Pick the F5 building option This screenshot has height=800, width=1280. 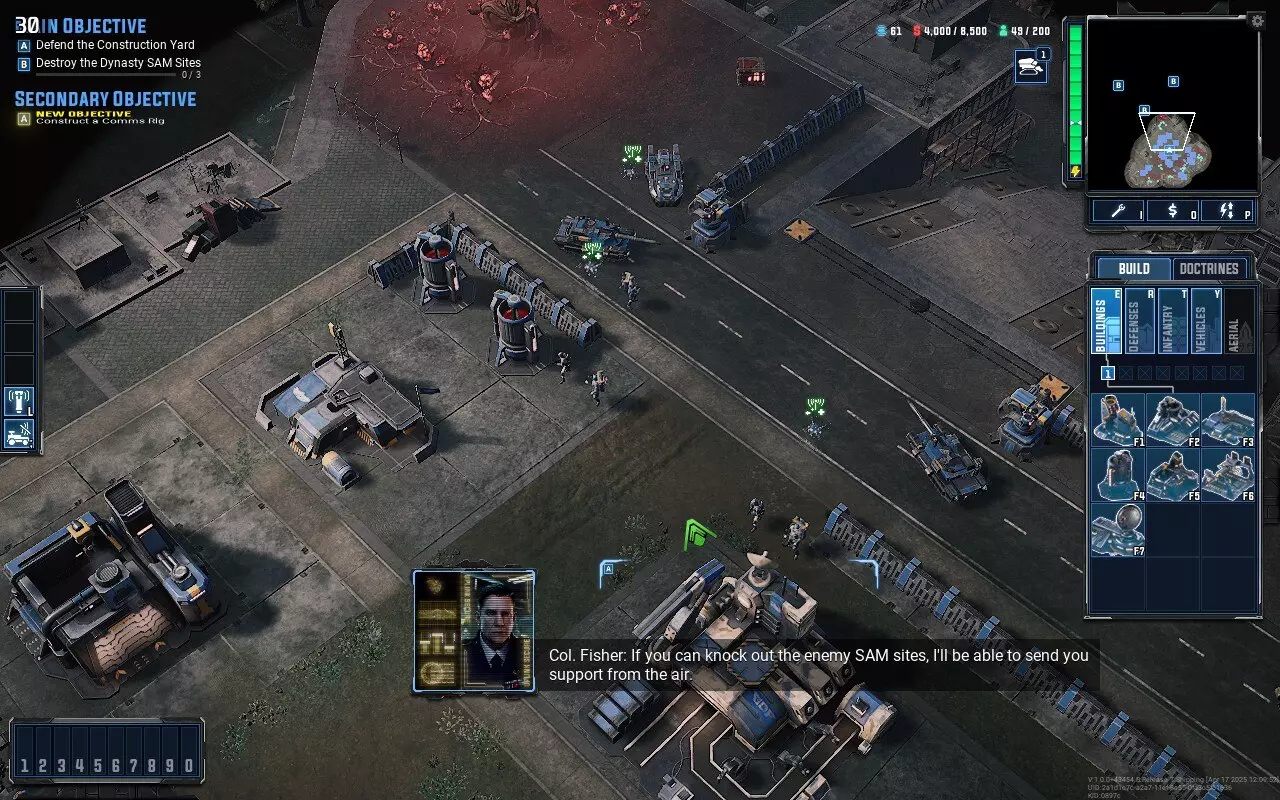click(x=1172, y=473)
